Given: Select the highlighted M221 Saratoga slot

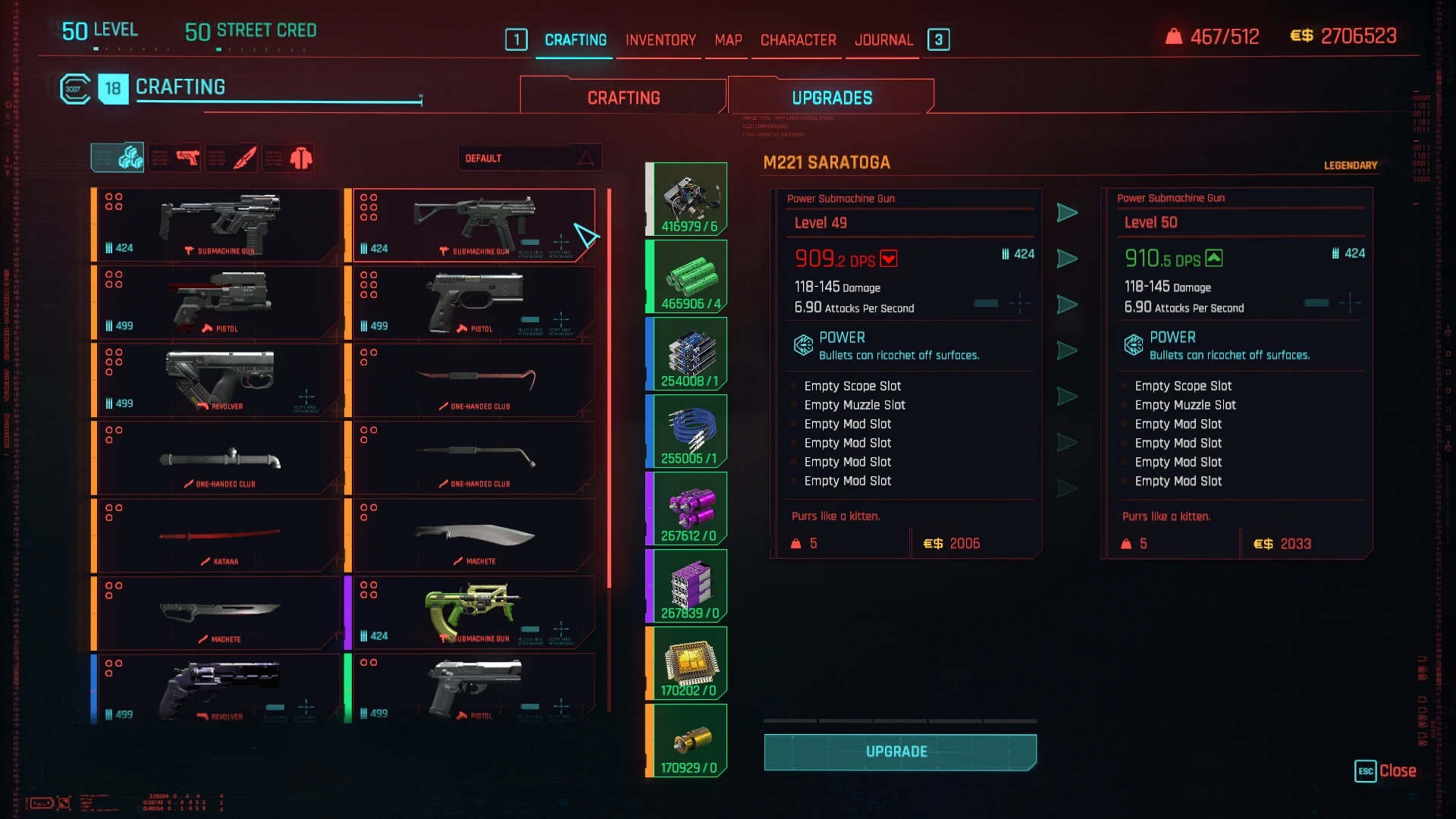Looking at the screenshot, I should click(472, 225).
